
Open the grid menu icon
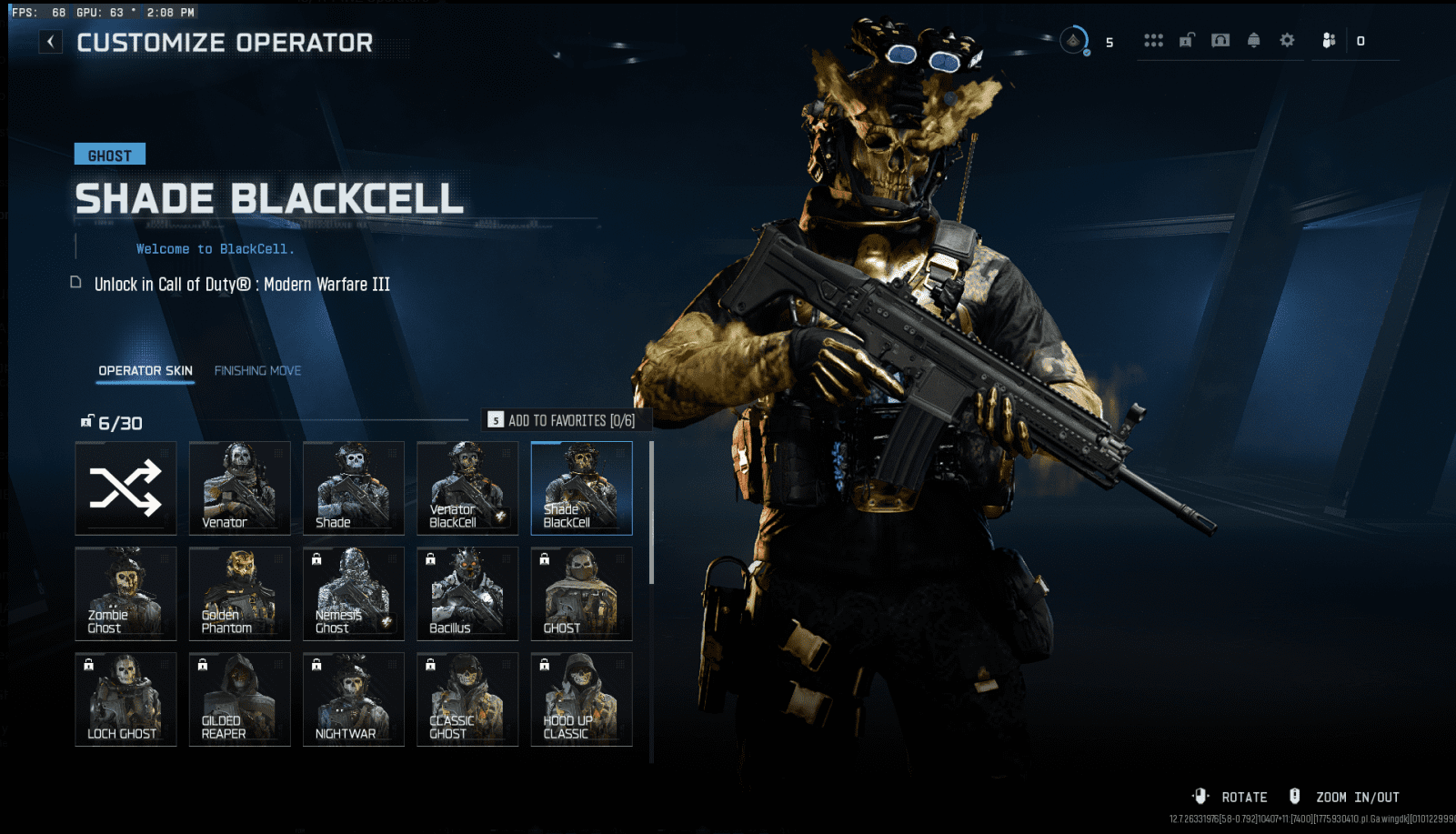point(1153,41)
